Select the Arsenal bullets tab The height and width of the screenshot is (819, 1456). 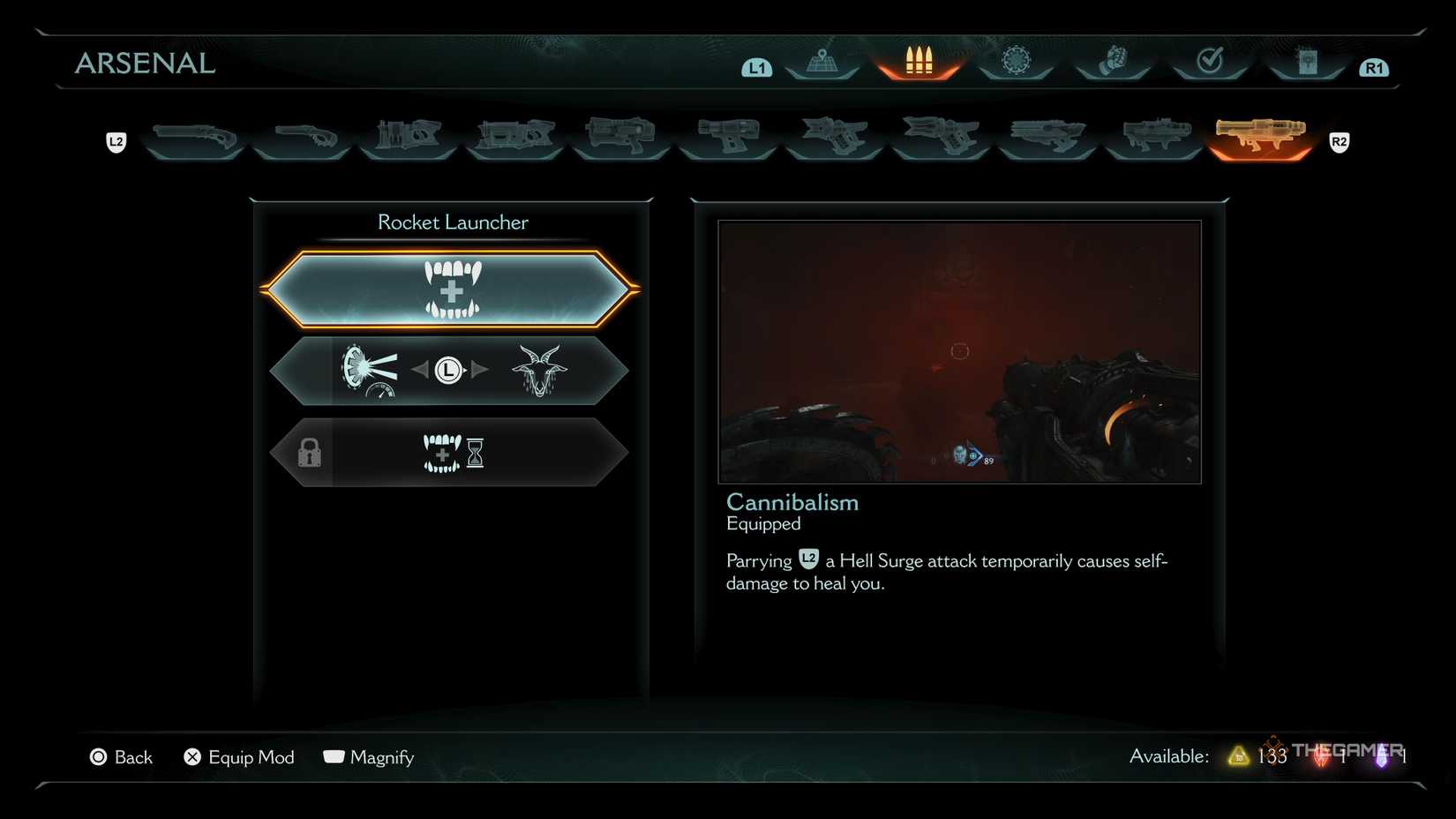pos(919,62)
